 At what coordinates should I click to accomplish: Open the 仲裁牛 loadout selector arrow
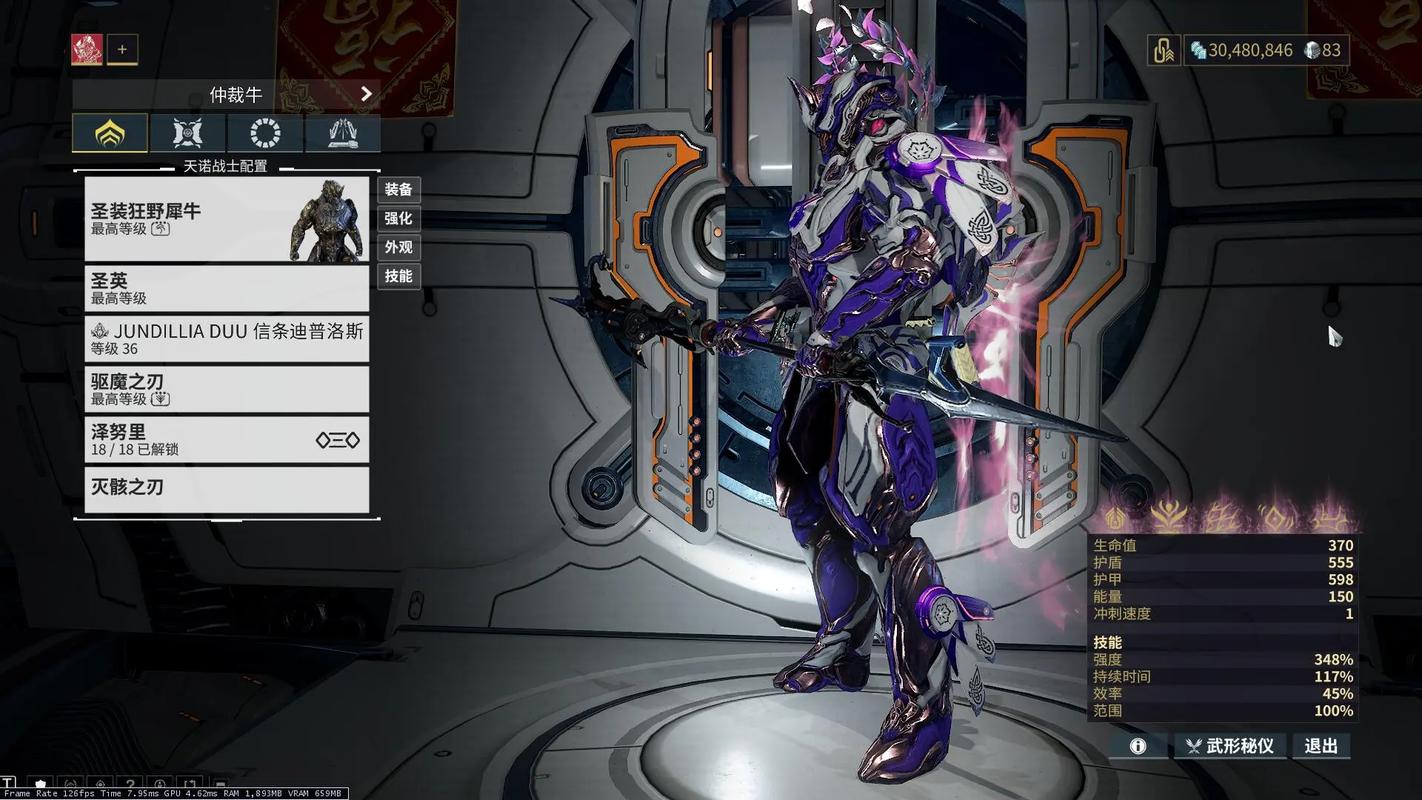[x=366, y=94]
